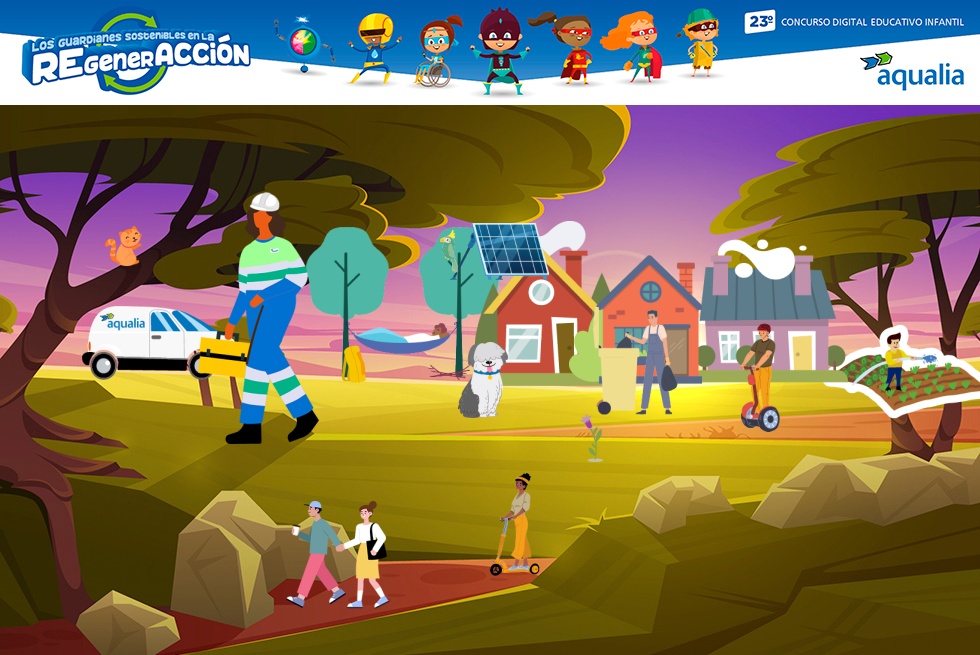Open the REgenerAcción game logo

136,56
